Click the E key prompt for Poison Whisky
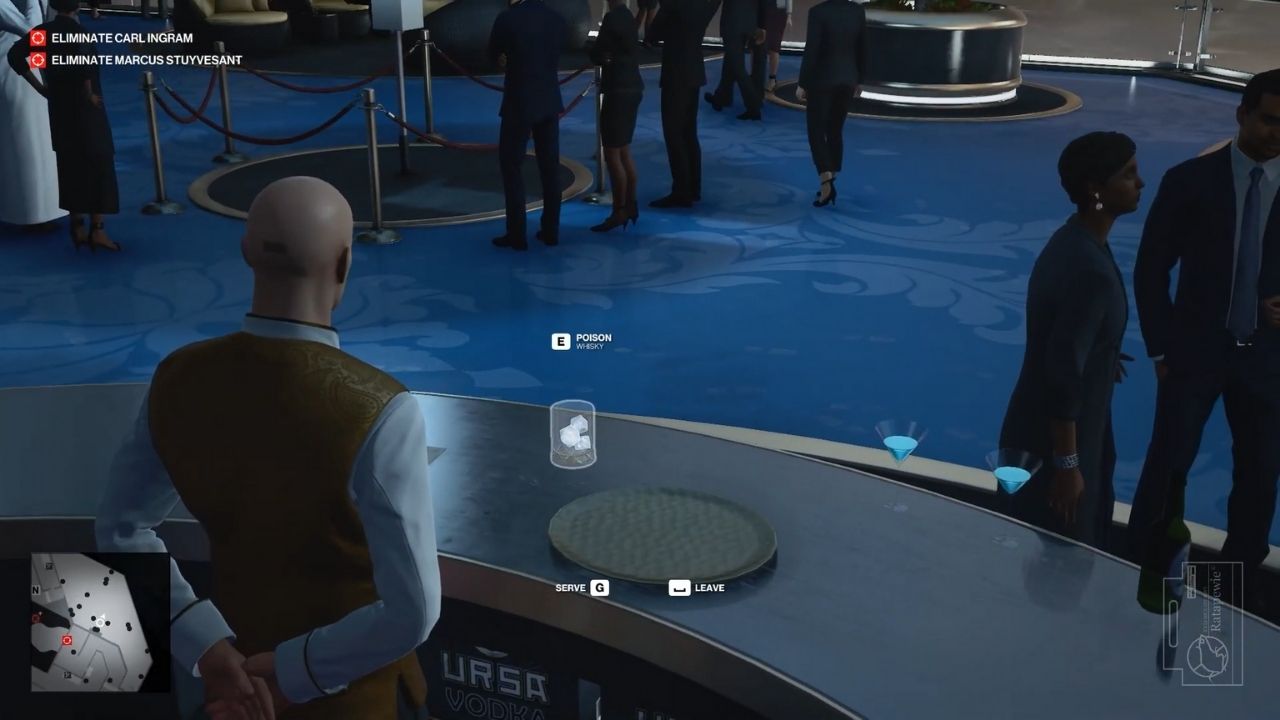 click(x=560, y=340)
